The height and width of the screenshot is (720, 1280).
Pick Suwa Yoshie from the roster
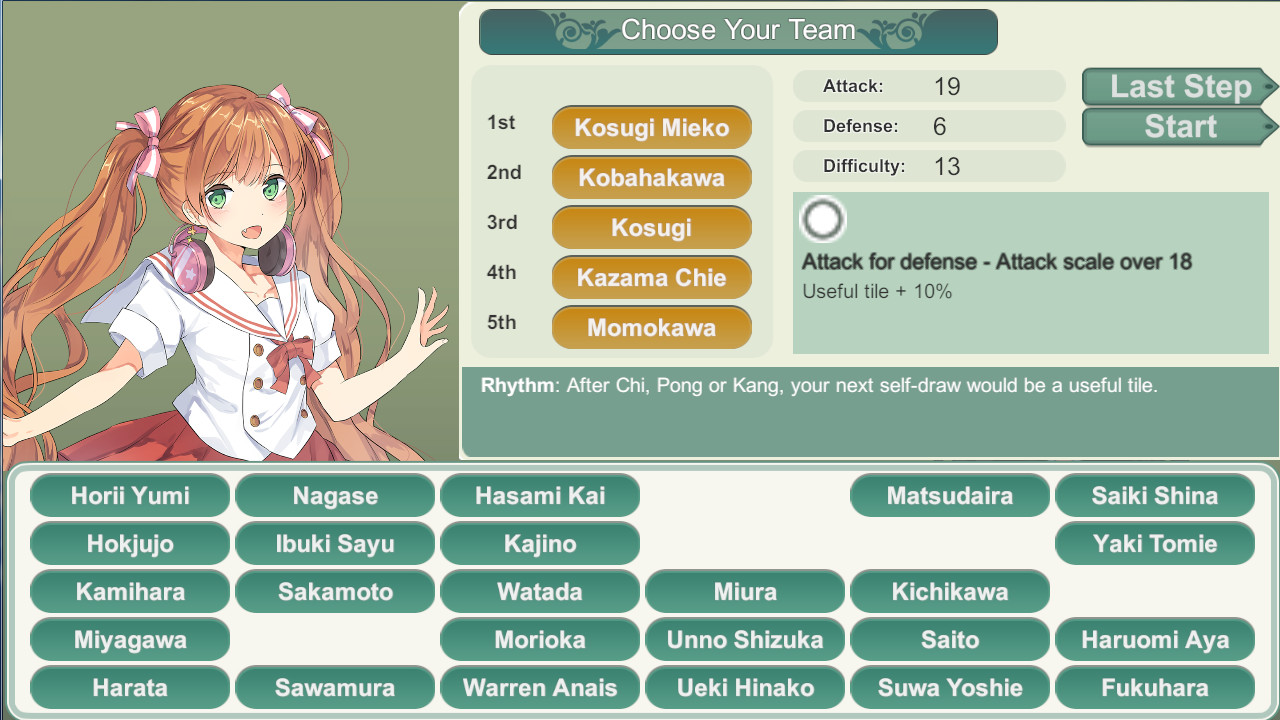pos(950,687)
